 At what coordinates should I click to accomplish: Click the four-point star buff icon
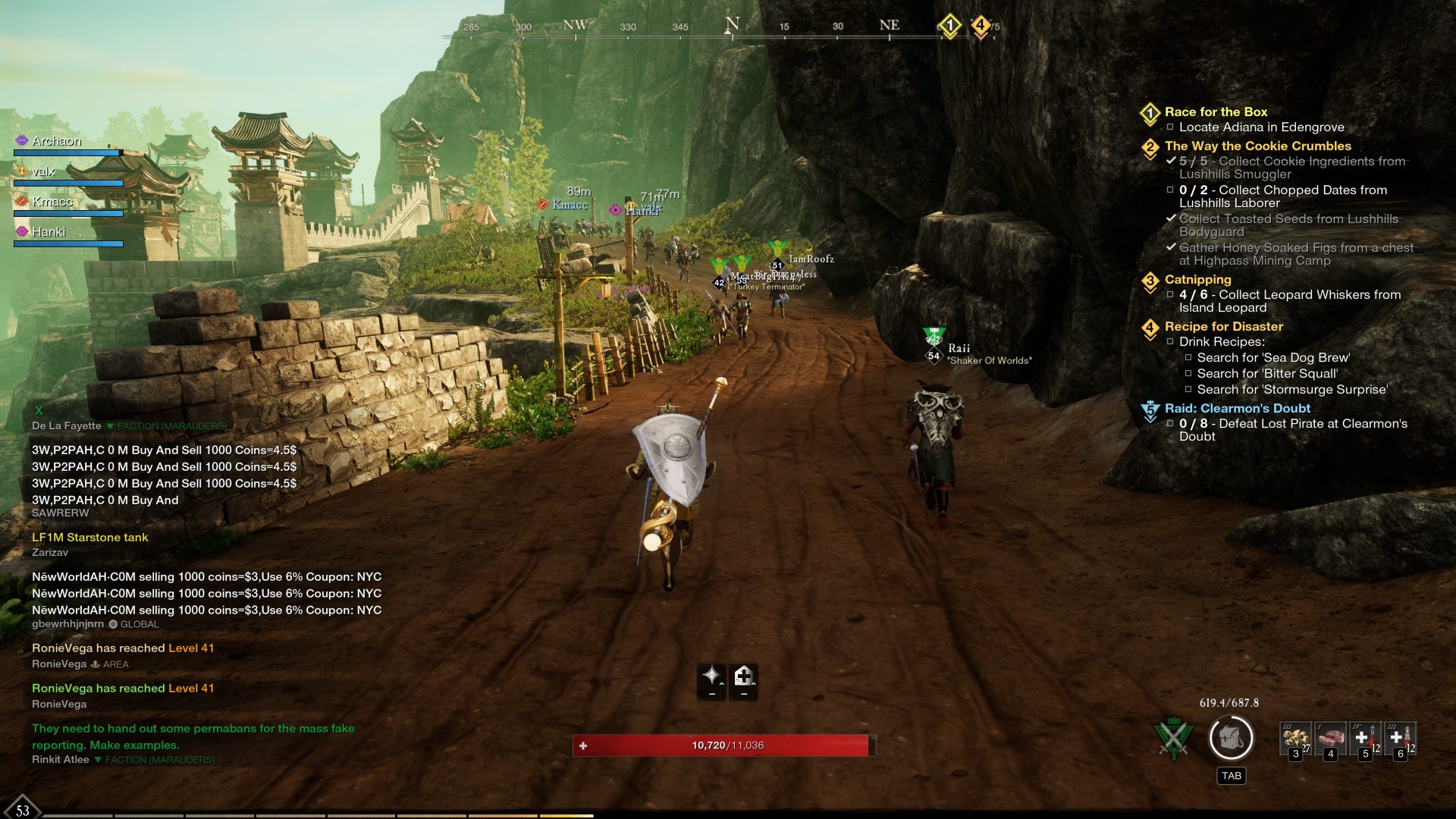711,676
